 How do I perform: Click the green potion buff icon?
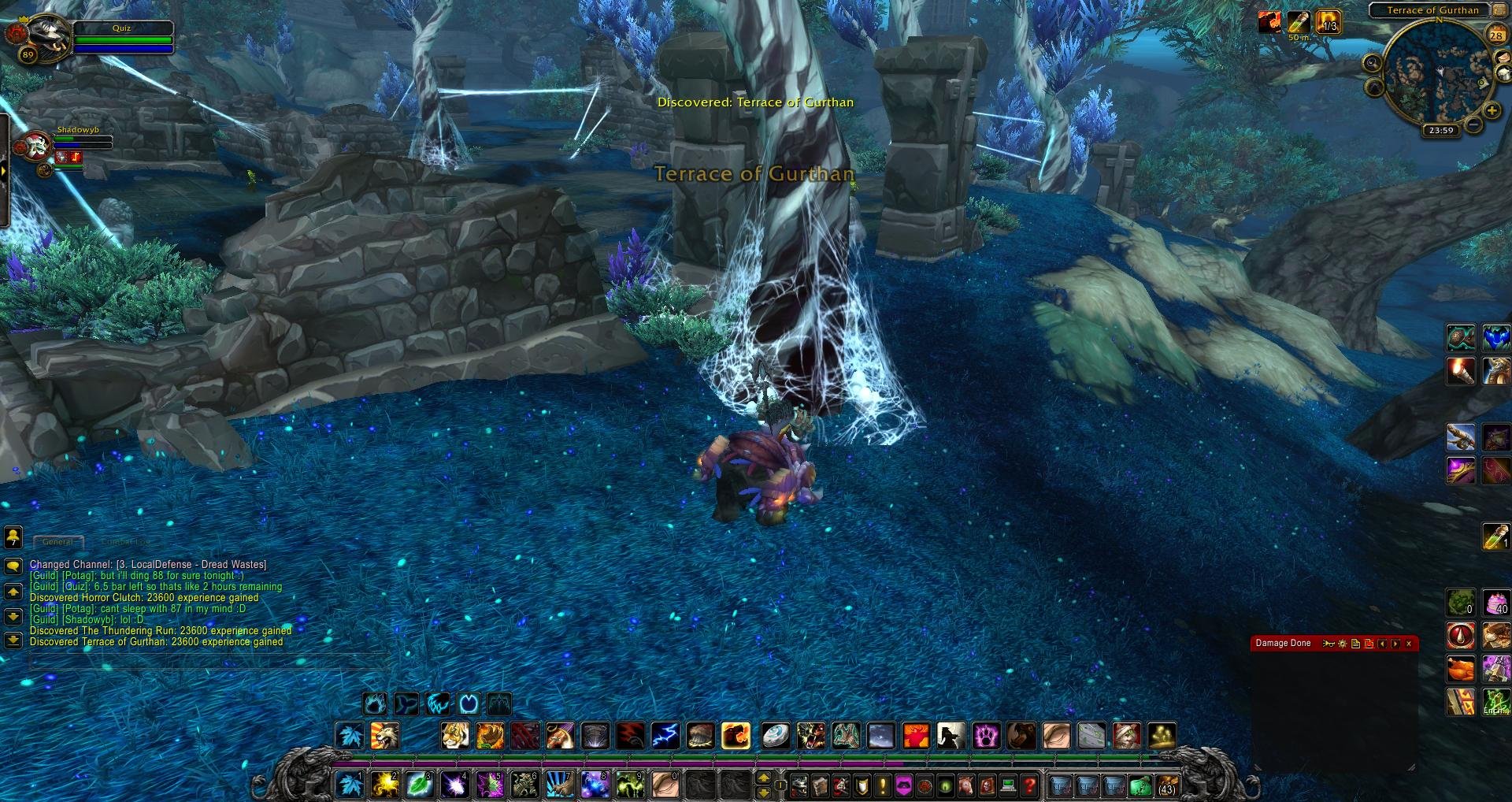pyautogui.click(x=1297, y=23)
